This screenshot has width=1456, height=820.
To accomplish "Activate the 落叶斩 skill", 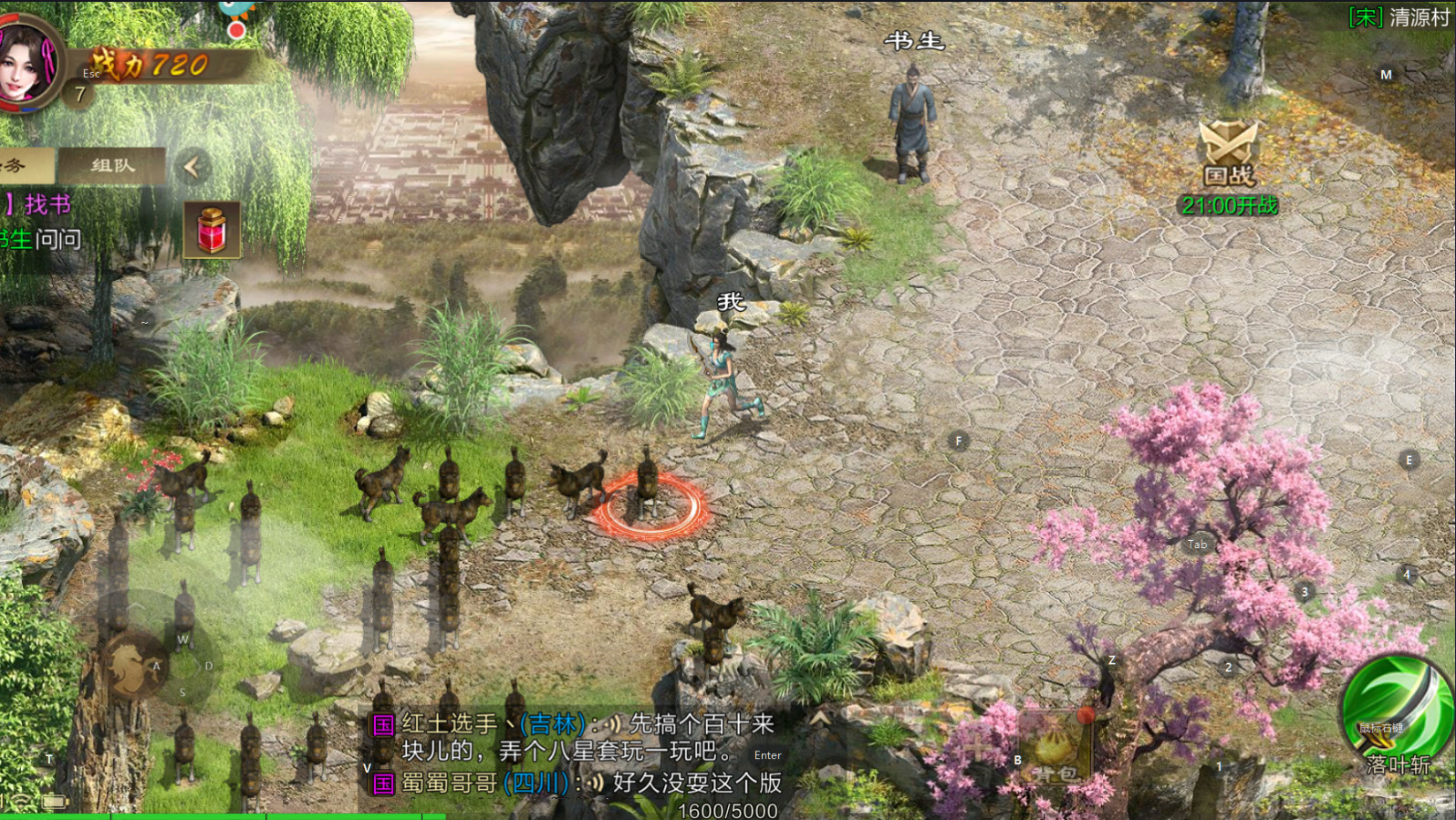I will 1393,714.
